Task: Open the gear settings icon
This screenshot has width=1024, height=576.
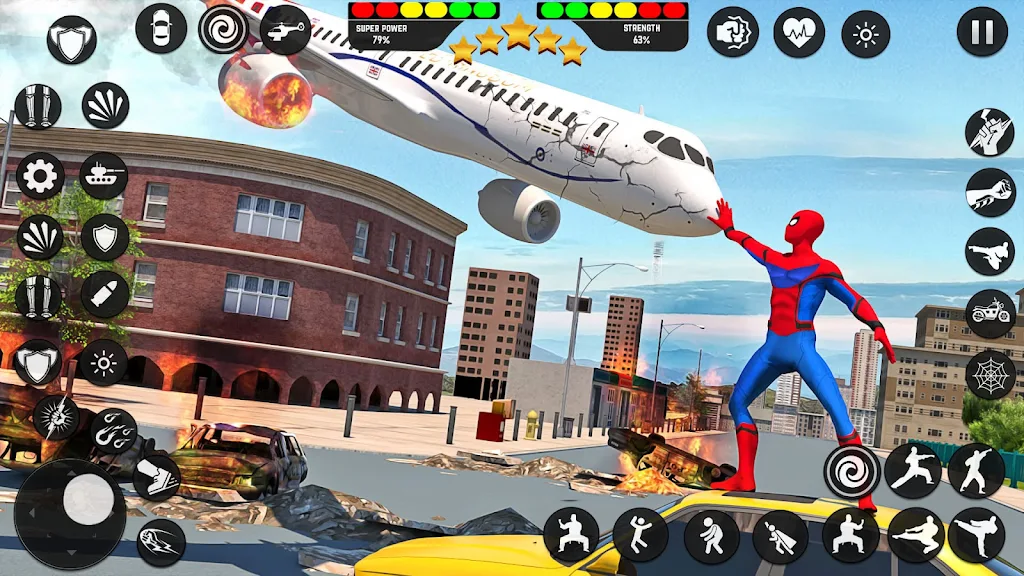Action: (x=40, y=177)
